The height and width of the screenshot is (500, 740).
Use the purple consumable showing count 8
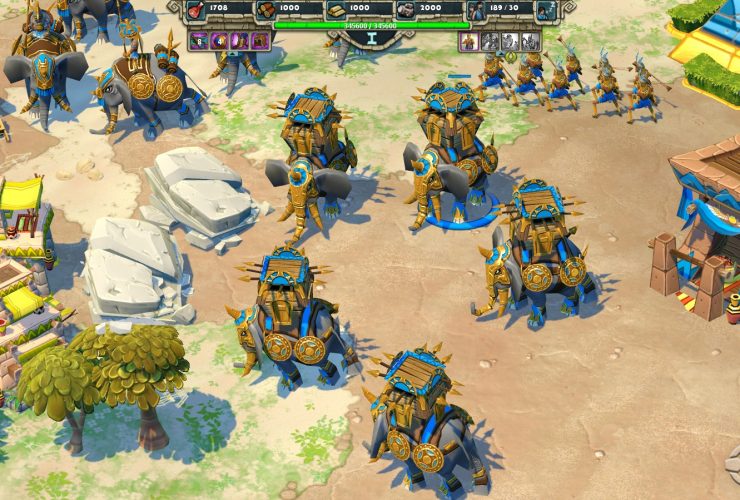[198, 41]
